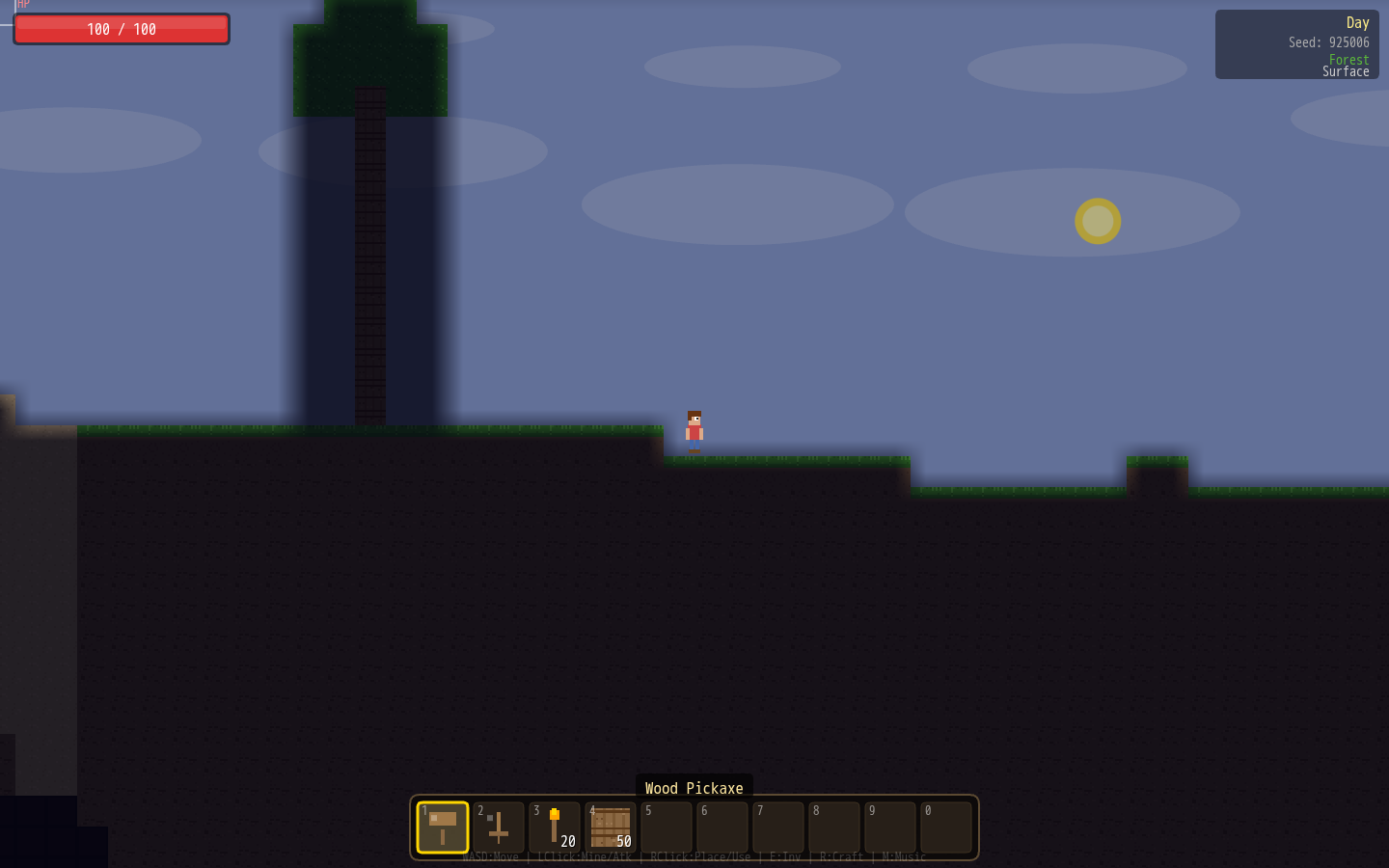Screen dimensions: 1389x868
Task: Click empty hotbar slot 0
Action: [x=946, y=827]
